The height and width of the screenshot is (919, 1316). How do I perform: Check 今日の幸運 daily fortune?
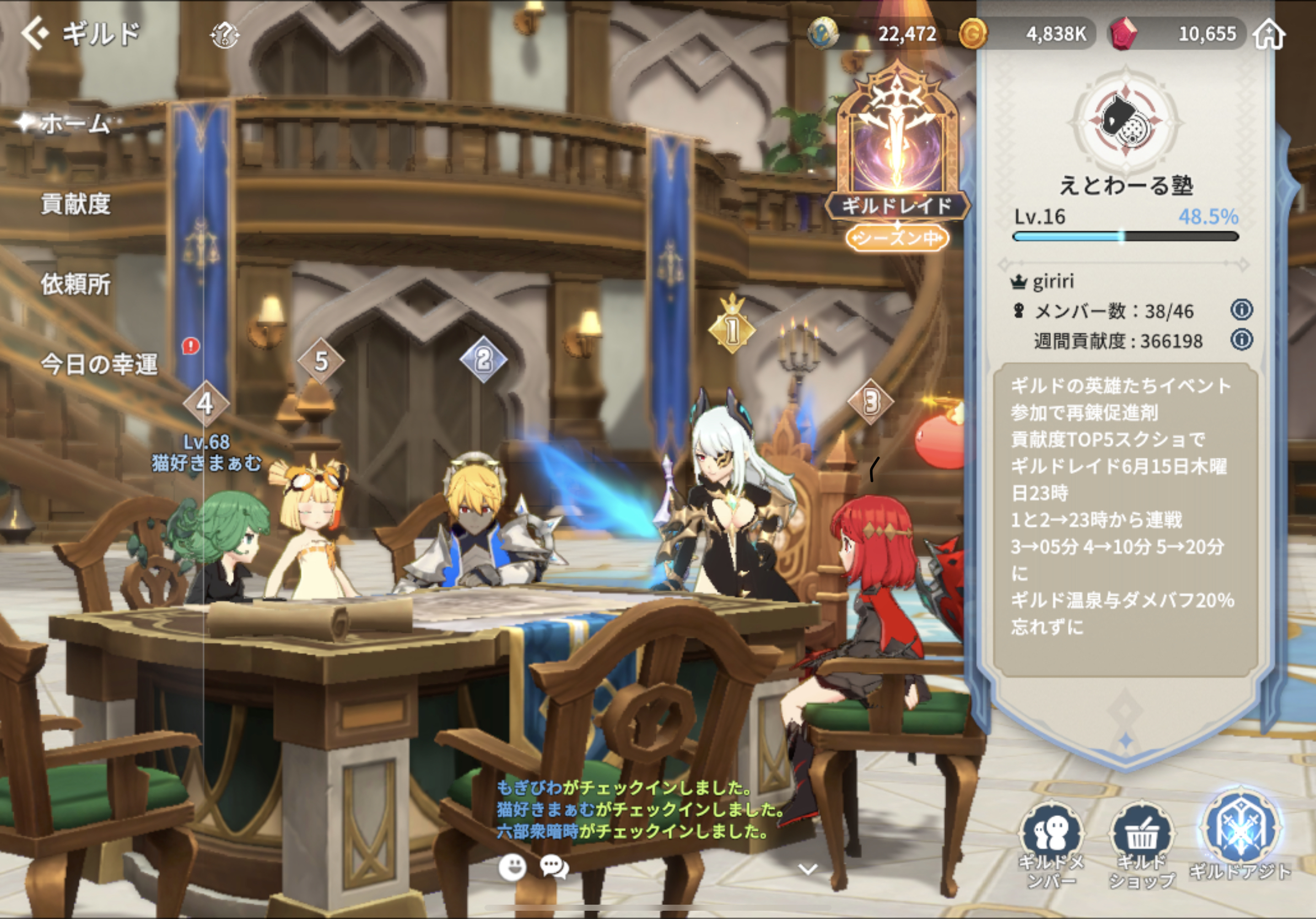[99, 364]
